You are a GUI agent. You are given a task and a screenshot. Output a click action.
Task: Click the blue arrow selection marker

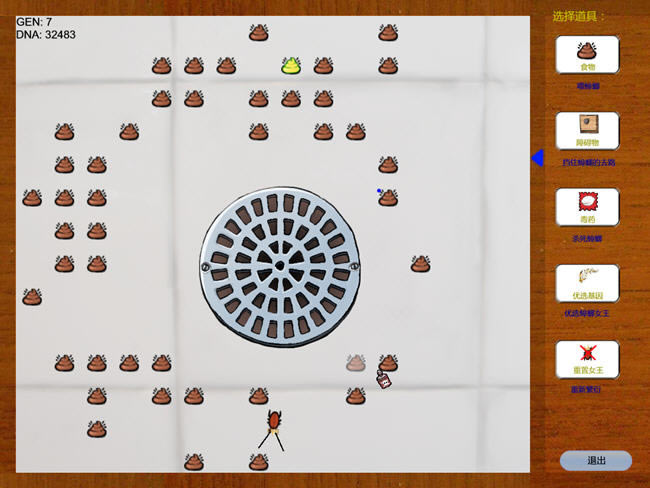537,158
